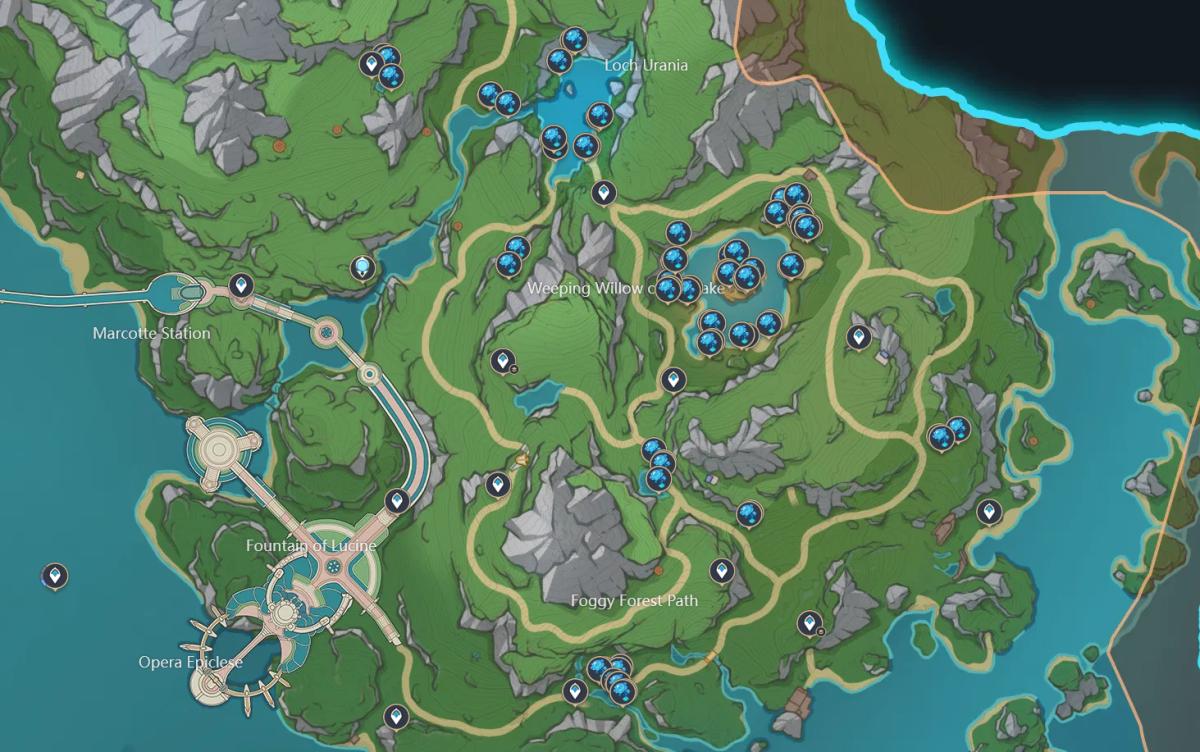Click the waypoint on the east coast shoreline
The image size is (1200, 752).
(988, 512)
